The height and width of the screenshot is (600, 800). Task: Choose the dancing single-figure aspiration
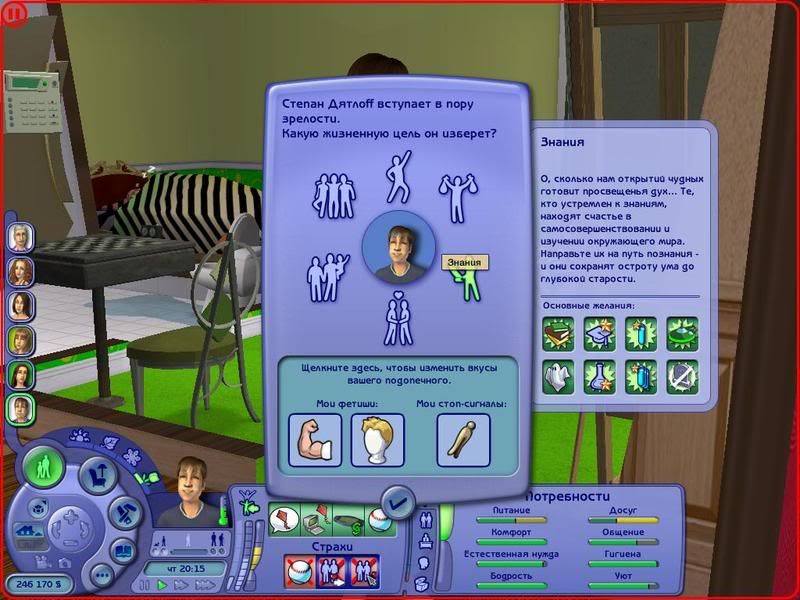[x=399, y=176]
